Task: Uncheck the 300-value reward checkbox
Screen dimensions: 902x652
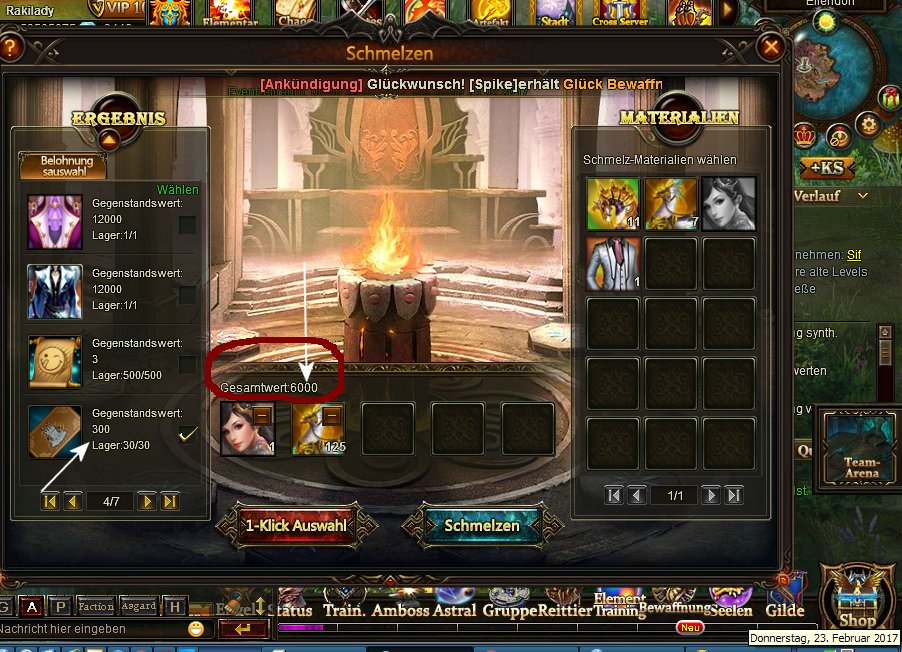Action: point(187,434)
